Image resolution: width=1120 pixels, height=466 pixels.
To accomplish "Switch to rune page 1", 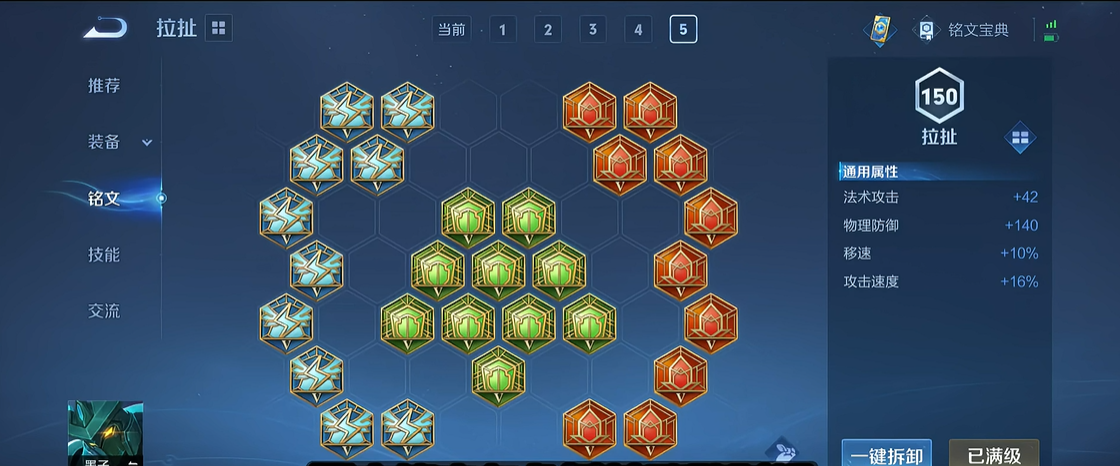I will click(x=502, y=29).
